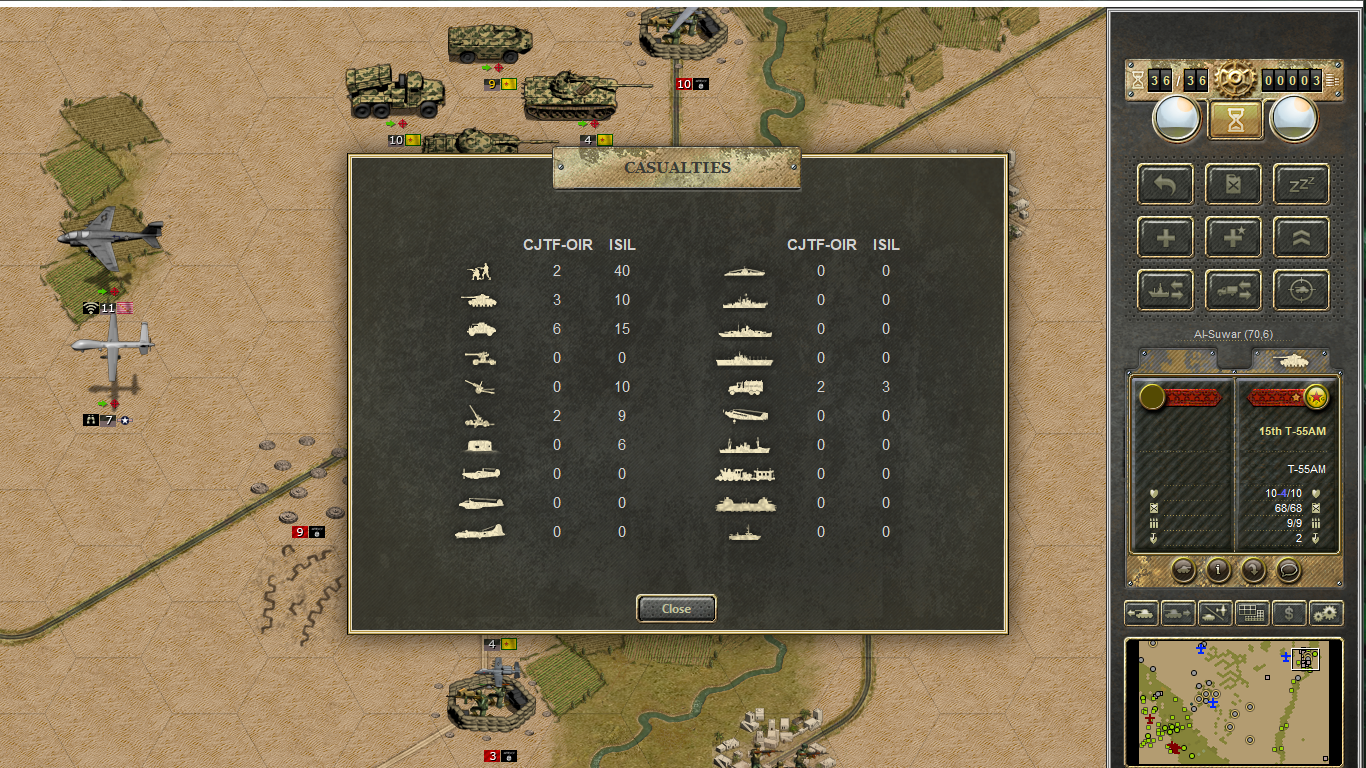Add replacements with the plain plus button
Viewport: 1366px width, 768px height.
click(1165, 237)
